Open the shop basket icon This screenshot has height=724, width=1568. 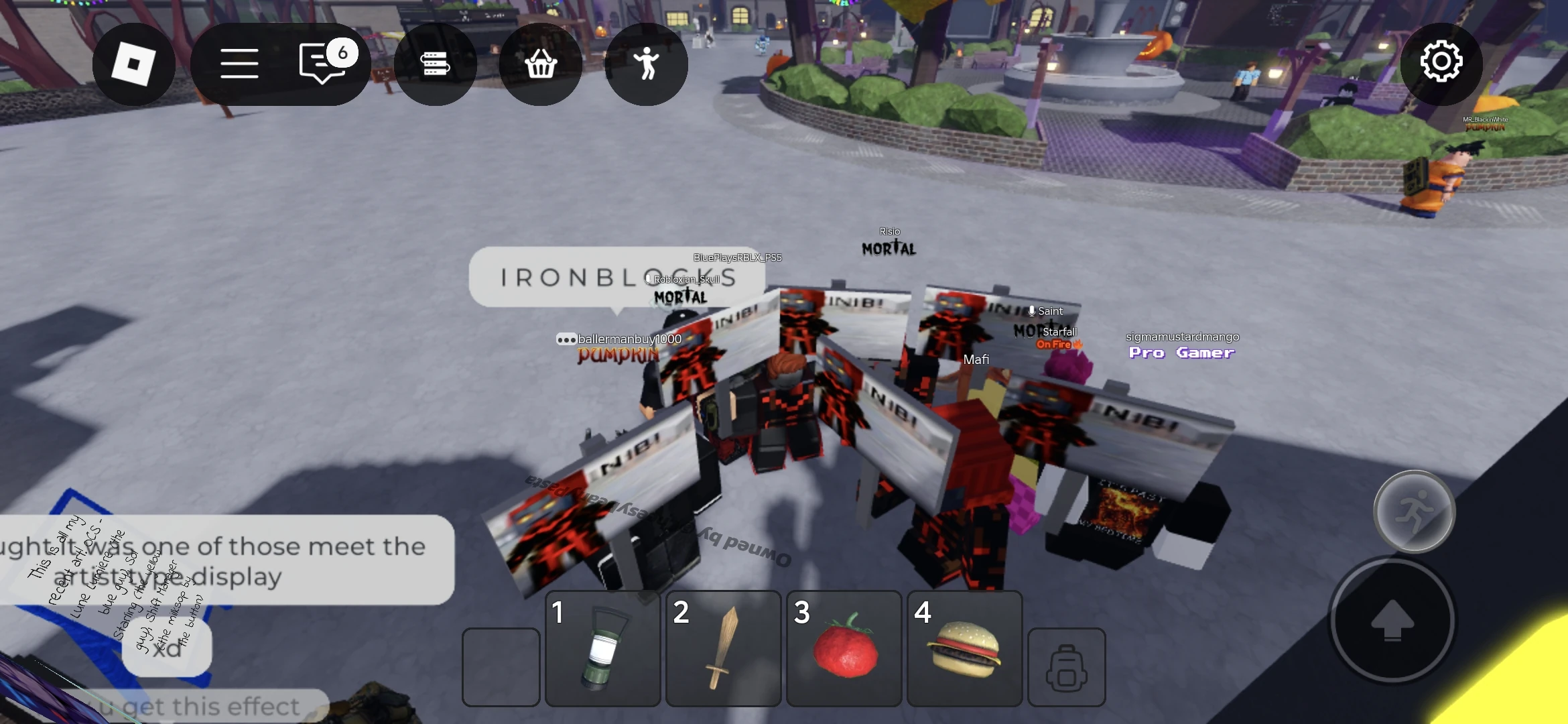coord(541,64)
